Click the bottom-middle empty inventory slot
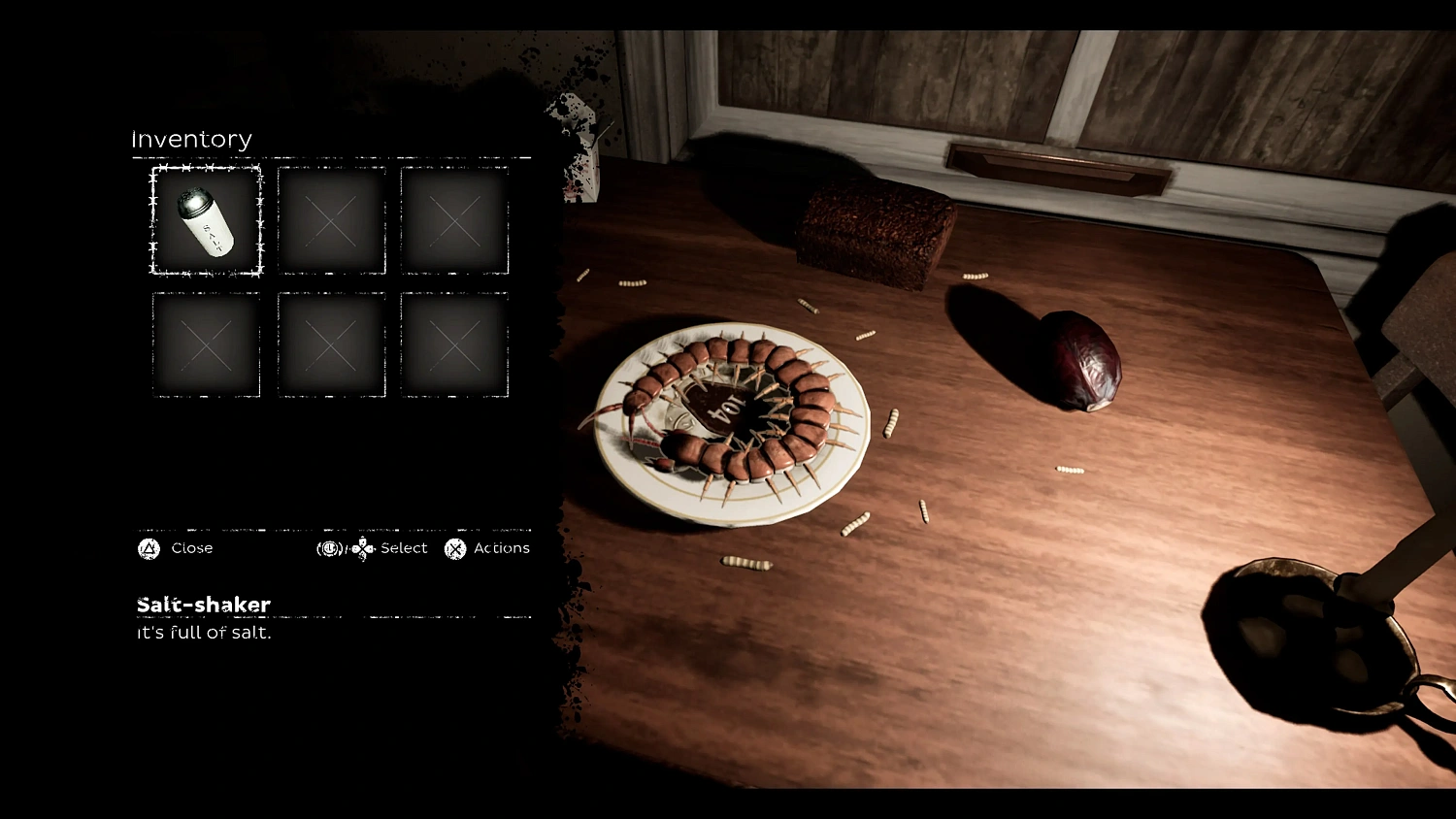This screenshot has width=1456, height=819. [x=332, y=345]
